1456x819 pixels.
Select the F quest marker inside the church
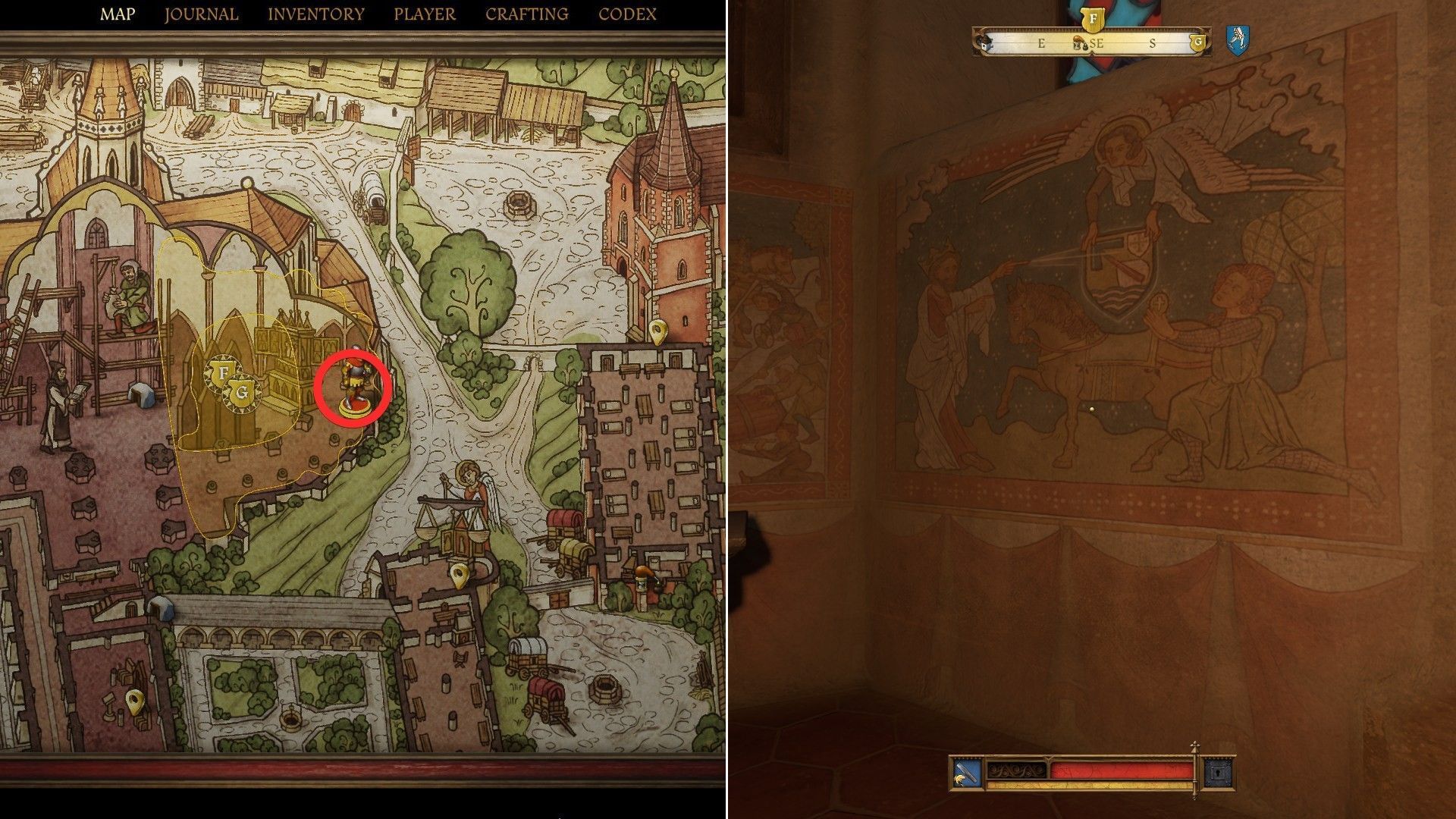(x=223, y=372)
